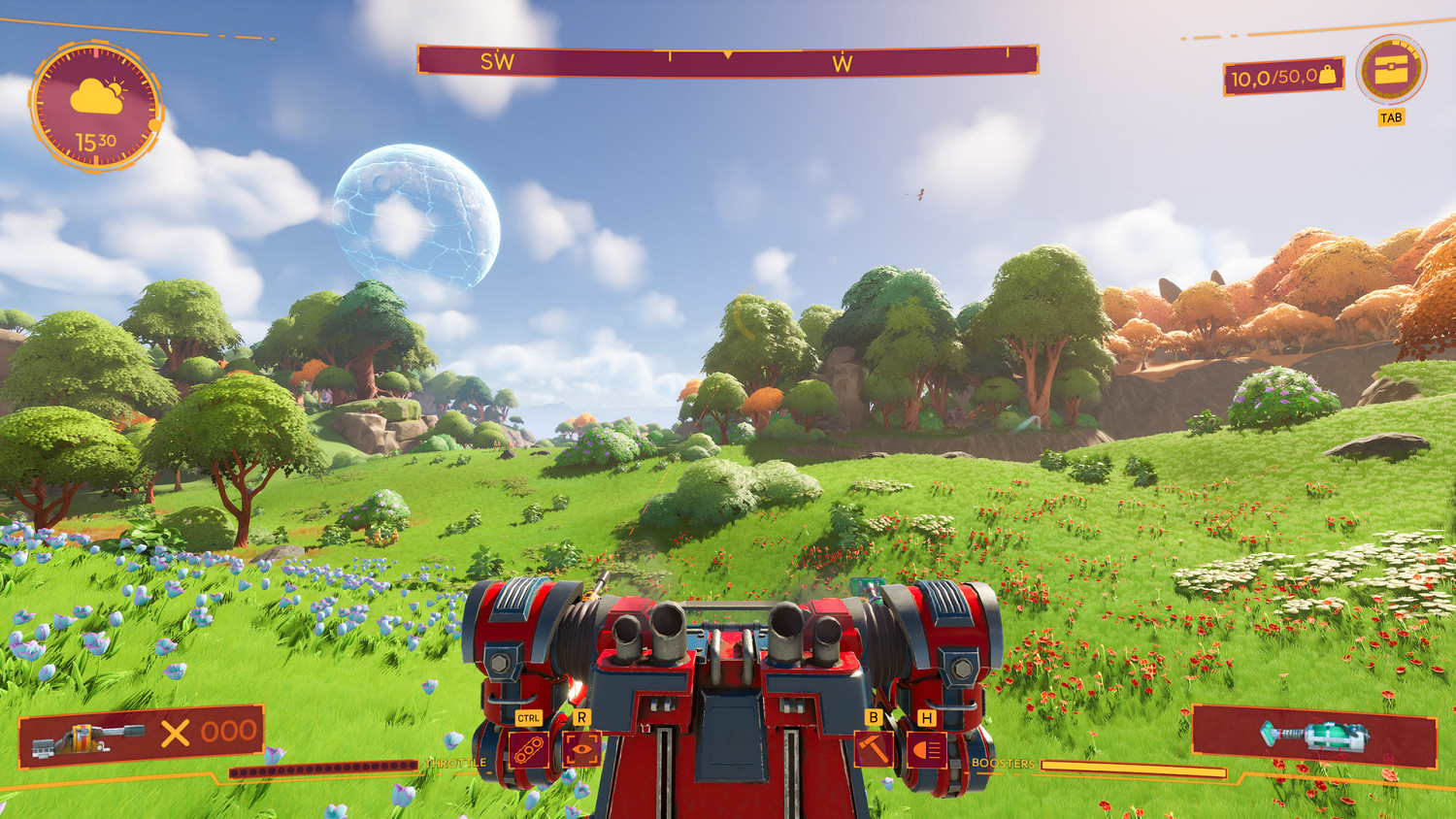Toggle the headlights with the H keybind
The image size is (1456, 819).
click(927, 717)
